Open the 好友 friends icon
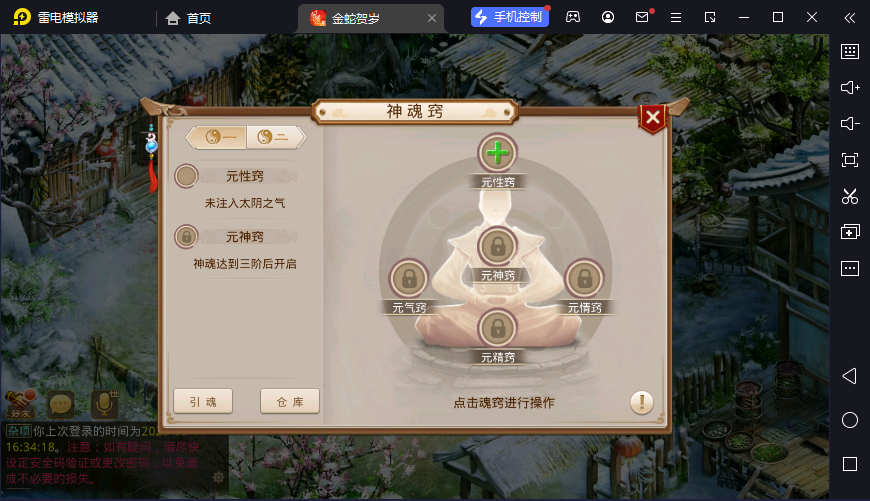Image resolution: width=870 pixels, height=501 pixels. 20,403
